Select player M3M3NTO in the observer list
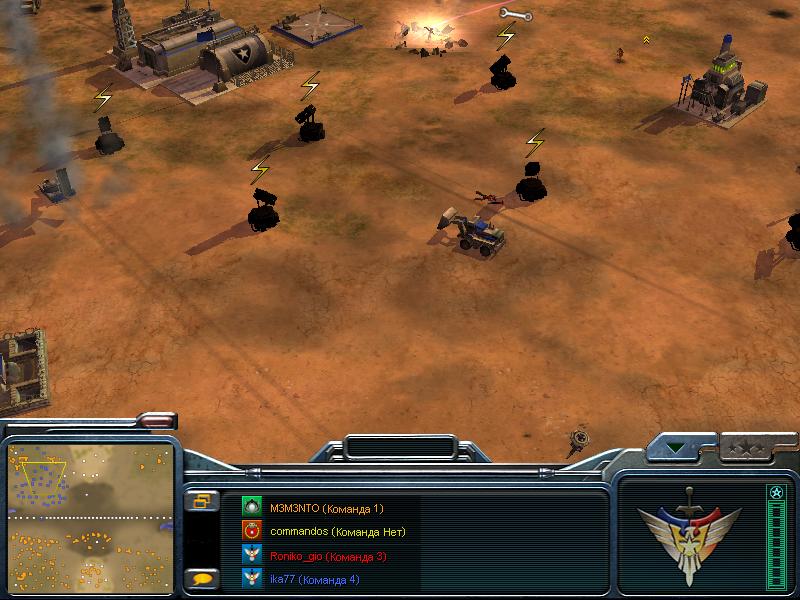 point(326,508)
